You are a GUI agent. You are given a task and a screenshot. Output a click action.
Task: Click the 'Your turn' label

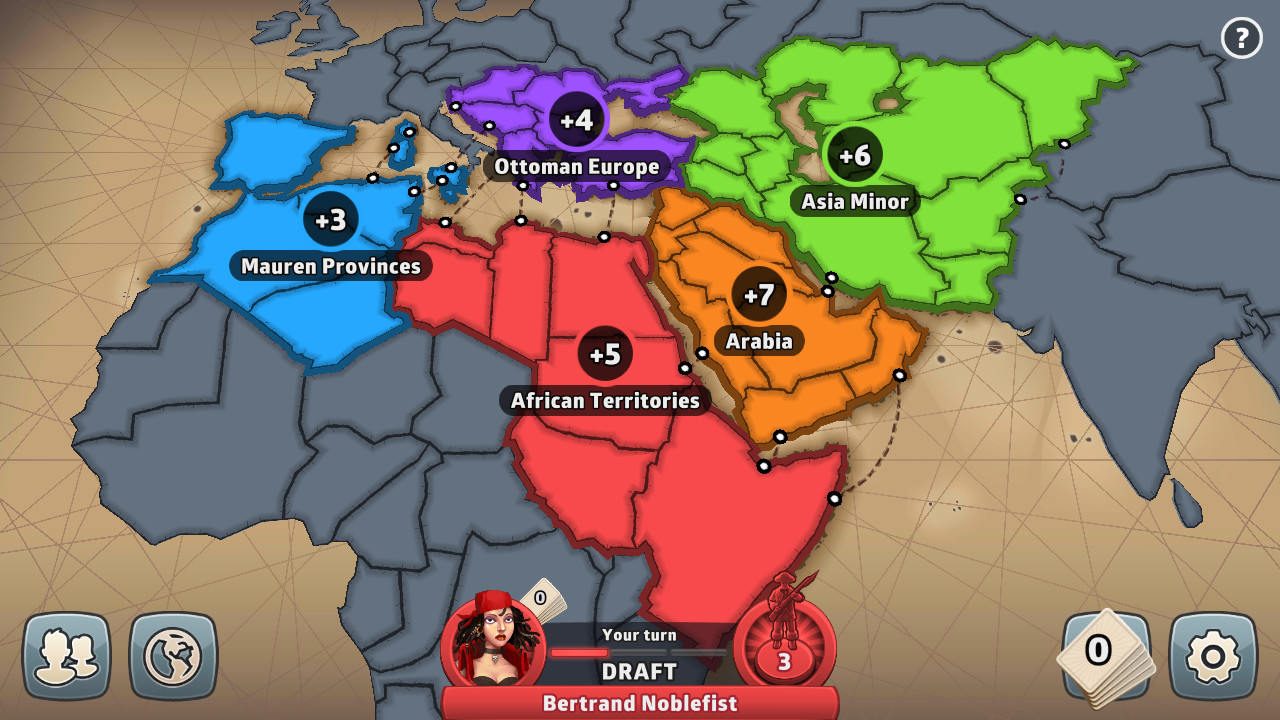point(639,634)
